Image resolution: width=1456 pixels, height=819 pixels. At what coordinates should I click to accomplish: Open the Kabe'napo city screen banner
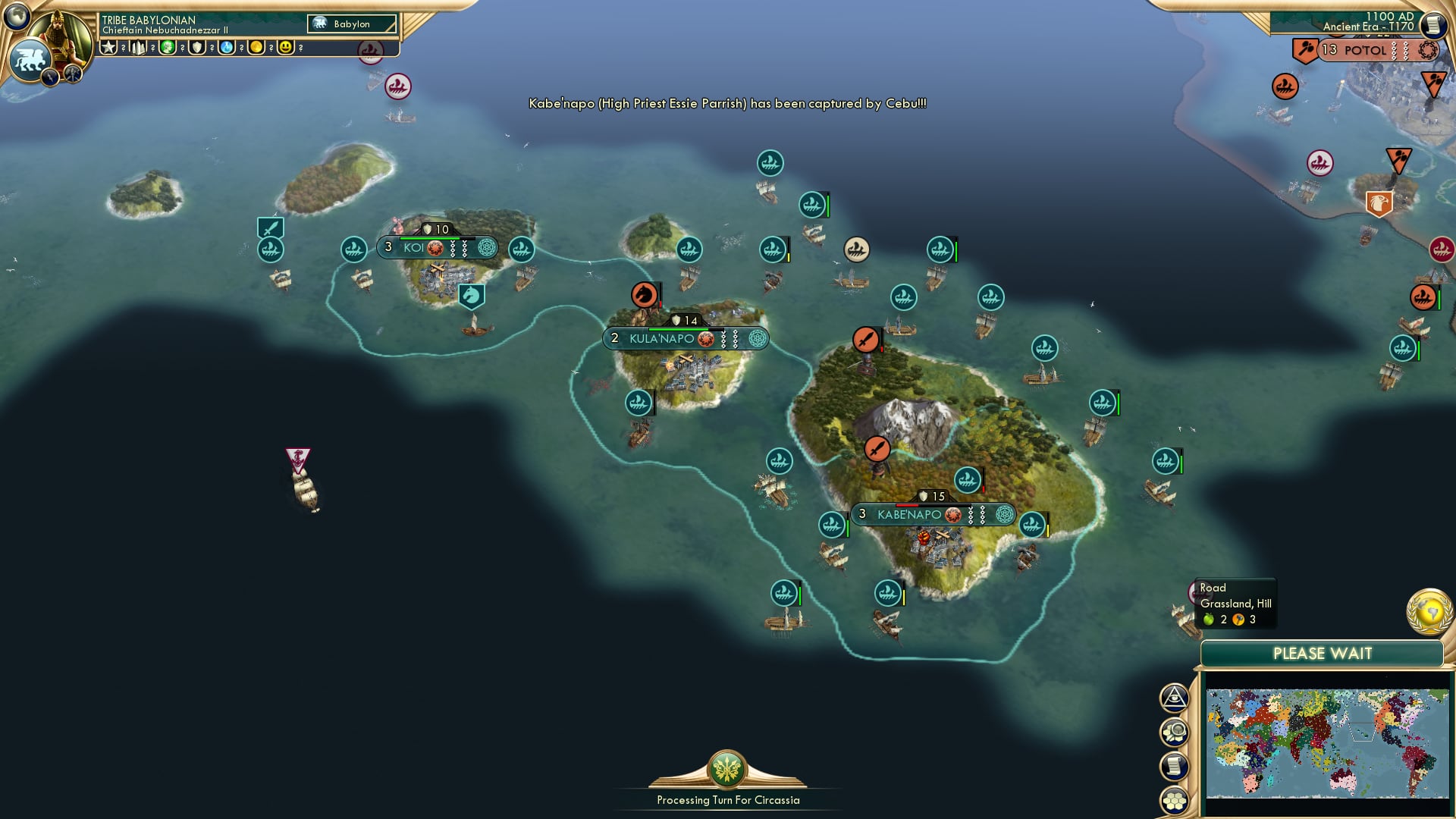pyautogui.click(x=909, y=514)
